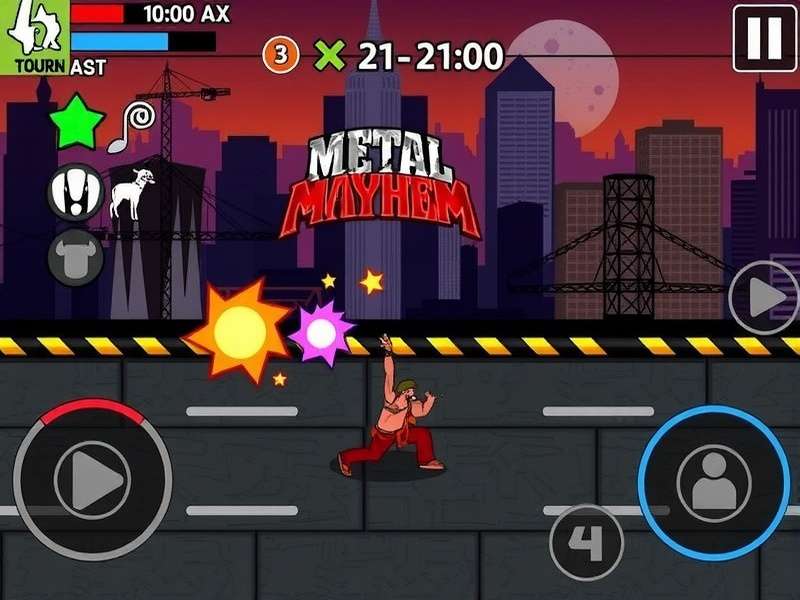Open the green TOURN player portrait

34,37
